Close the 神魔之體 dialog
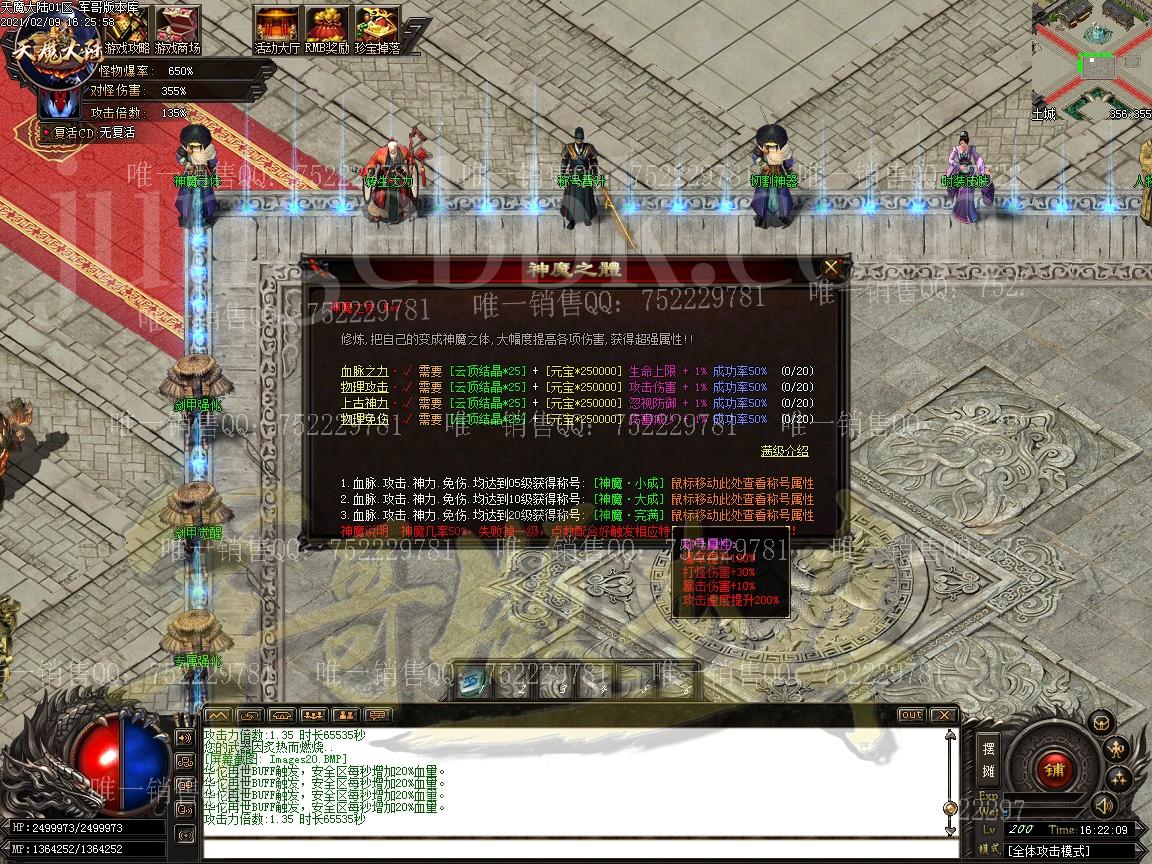 (x=831, y=268)
